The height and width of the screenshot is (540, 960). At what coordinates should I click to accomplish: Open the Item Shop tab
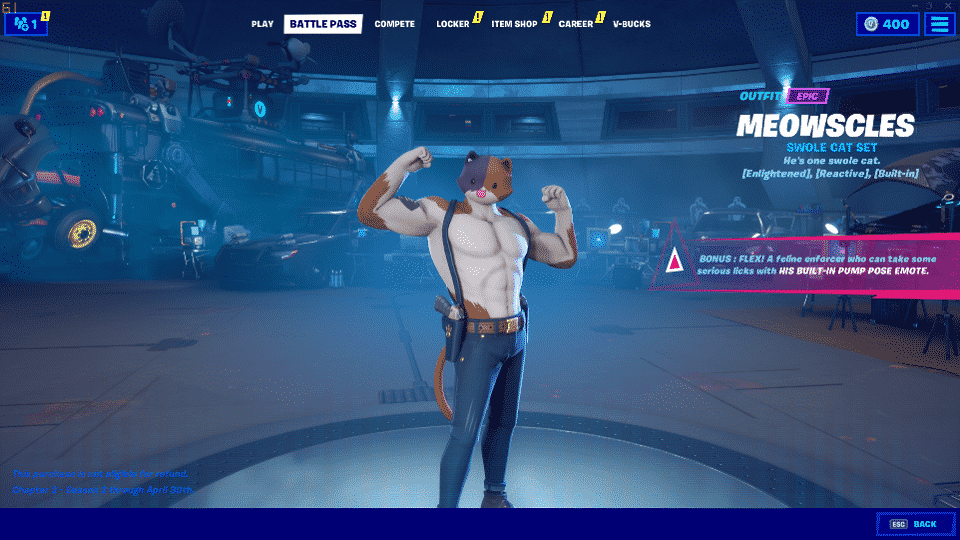[x=514, y=24]
